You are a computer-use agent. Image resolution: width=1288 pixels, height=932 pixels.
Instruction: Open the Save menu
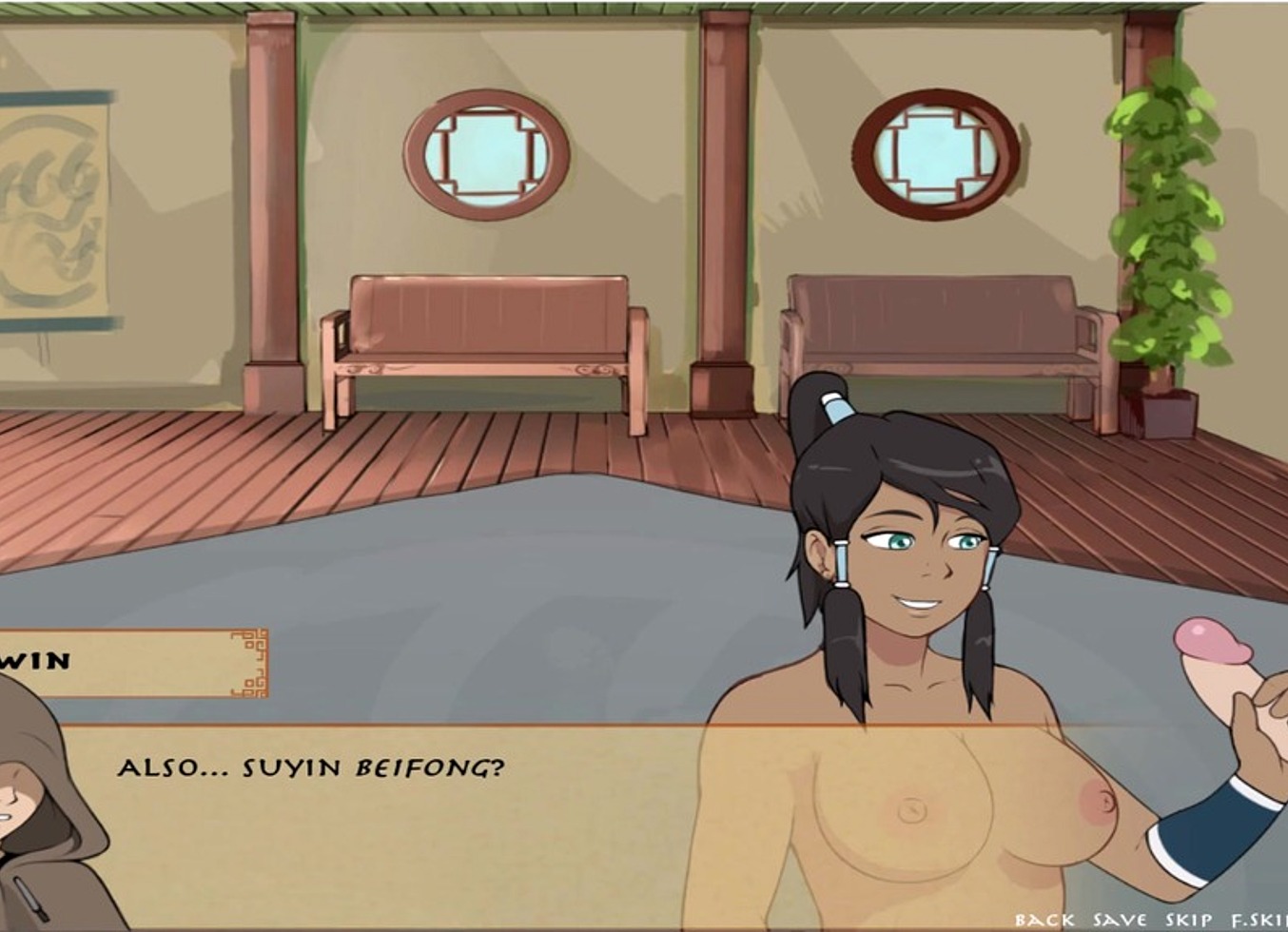click(x=1120, y=920)
